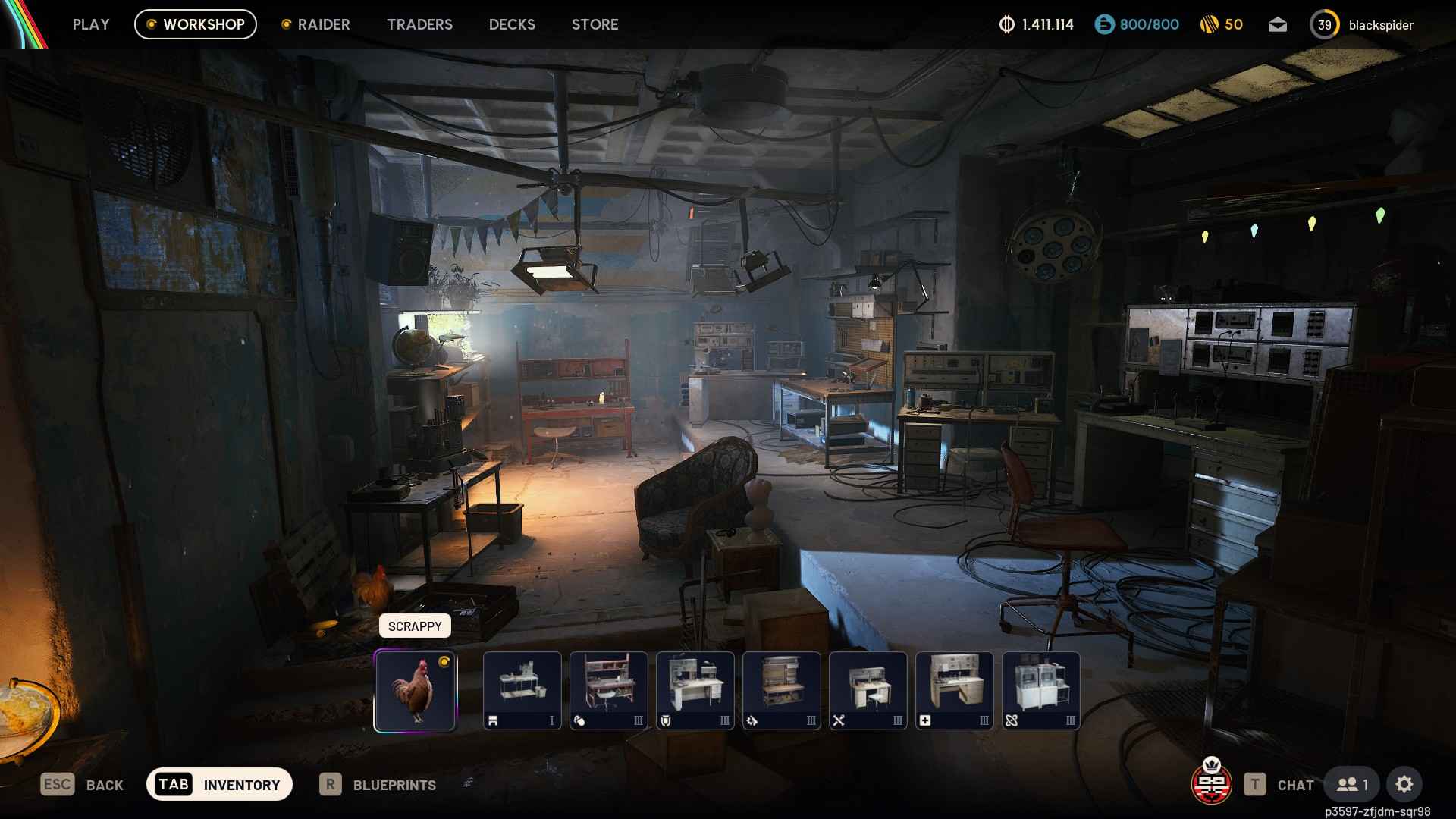Switch to the DECKS tab
The image size is (1456, 819).
coord(512,24)
